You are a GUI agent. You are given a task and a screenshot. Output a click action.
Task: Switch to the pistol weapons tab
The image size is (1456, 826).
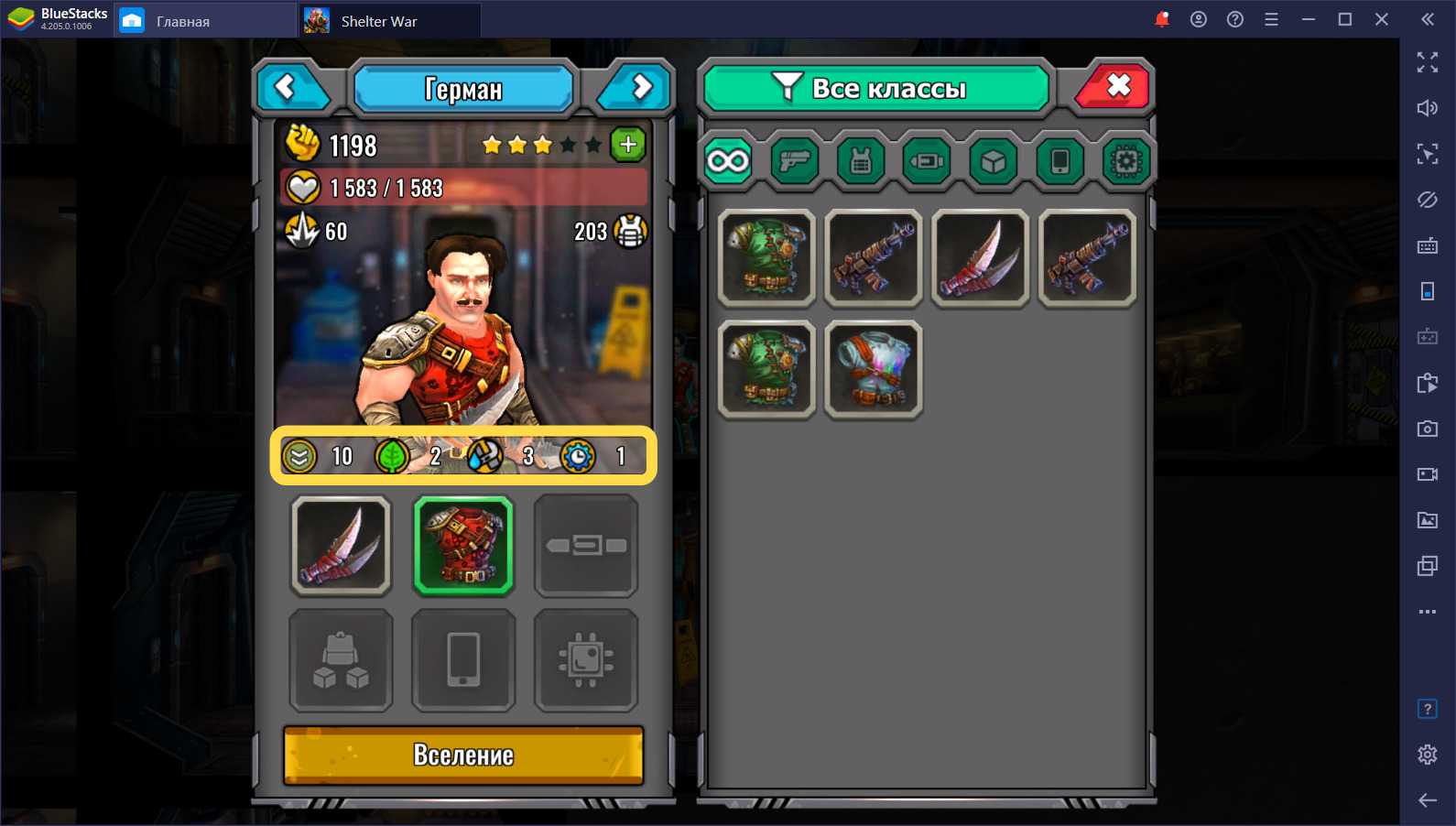[794, 162]
